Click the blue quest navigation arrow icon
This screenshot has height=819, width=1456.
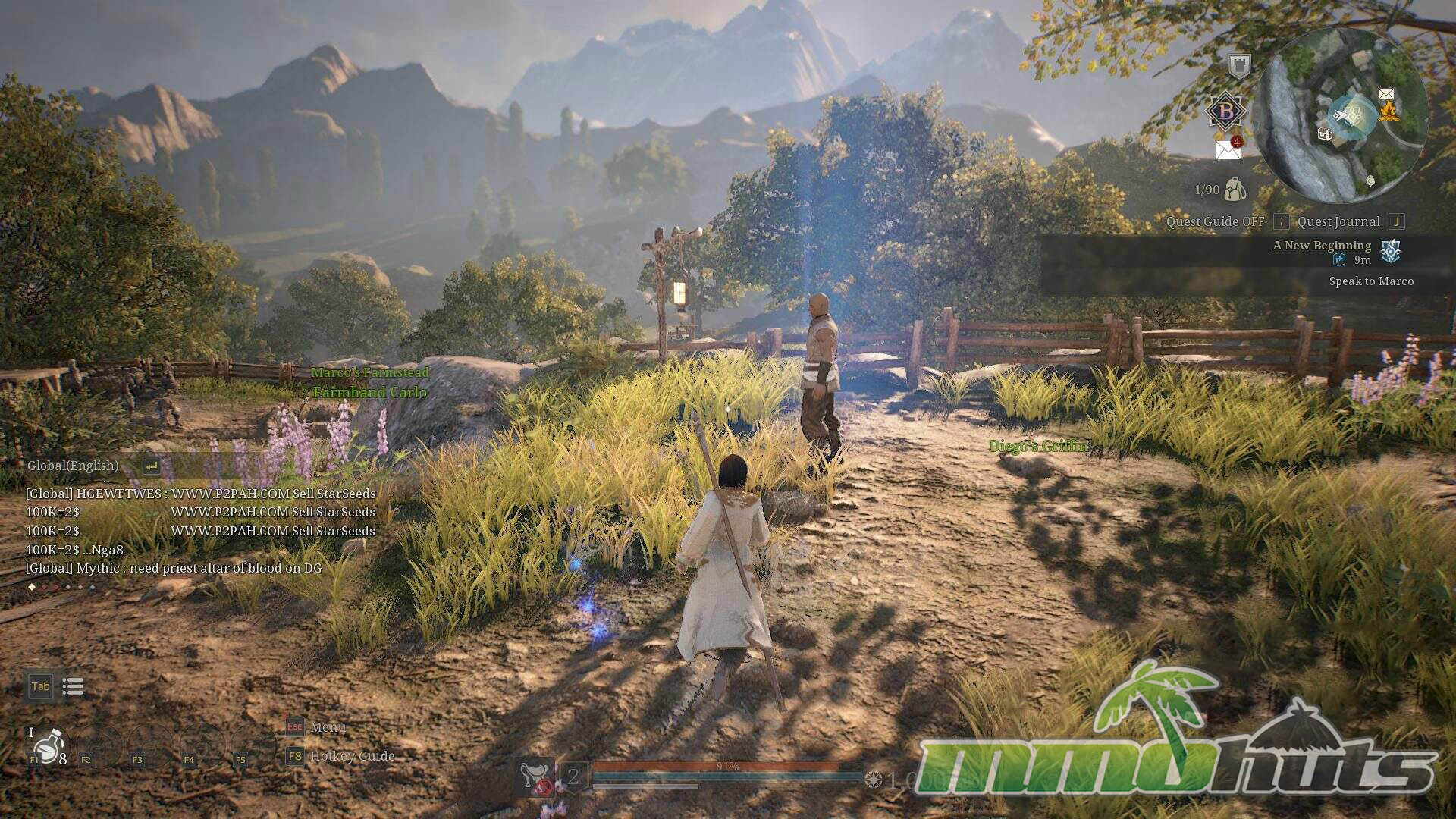pos(1339,260)
